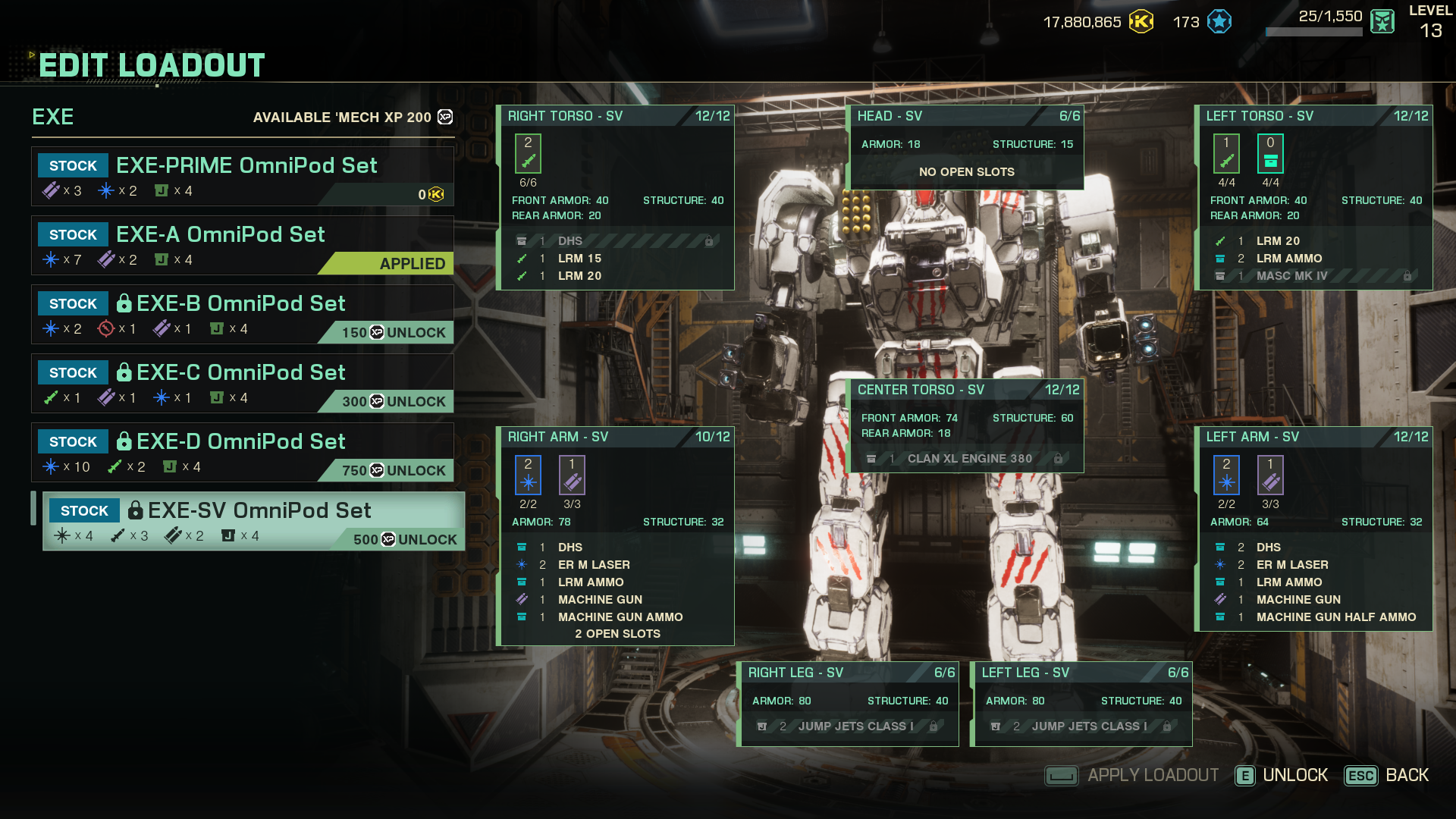Choose the Left Arm - SV panel
Image resolution: width=1456 pixels, height=819 pixels.
point(1314,437)
